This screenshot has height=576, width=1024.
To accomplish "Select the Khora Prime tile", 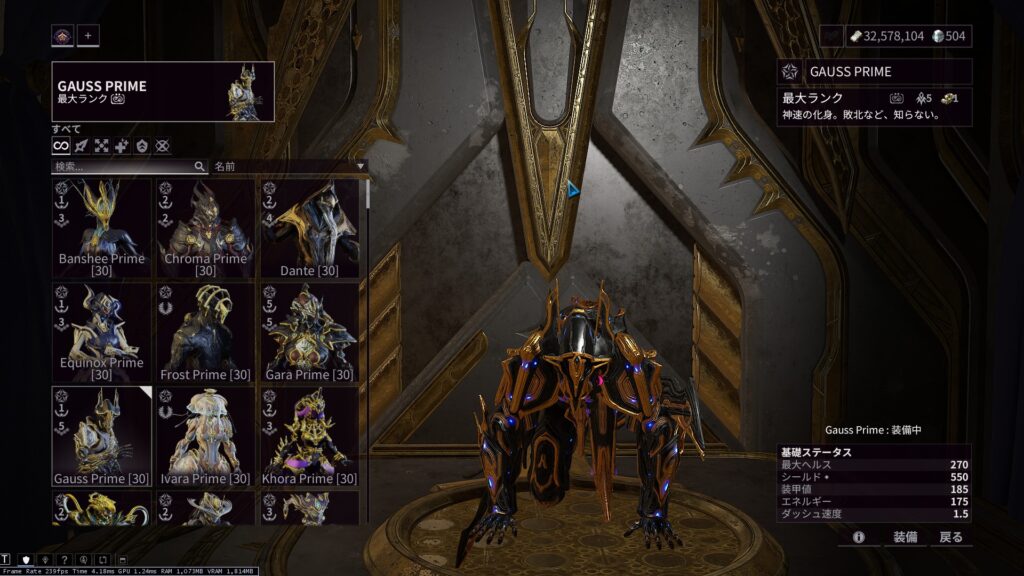I will 309,435.
